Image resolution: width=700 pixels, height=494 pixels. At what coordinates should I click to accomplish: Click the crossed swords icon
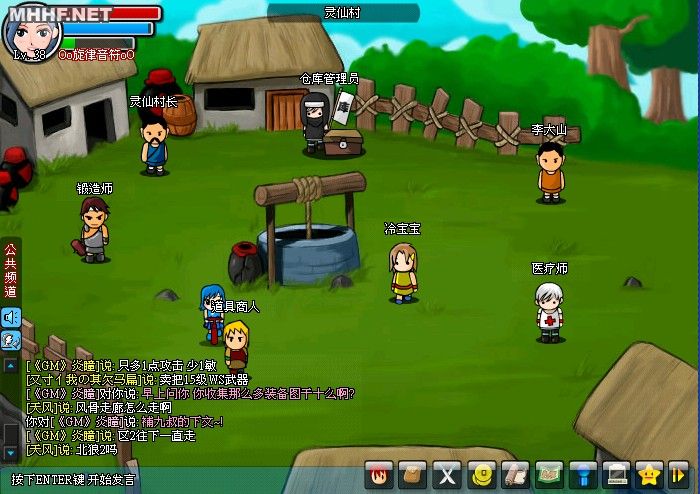pyautogui.click(x=447, y=474)
